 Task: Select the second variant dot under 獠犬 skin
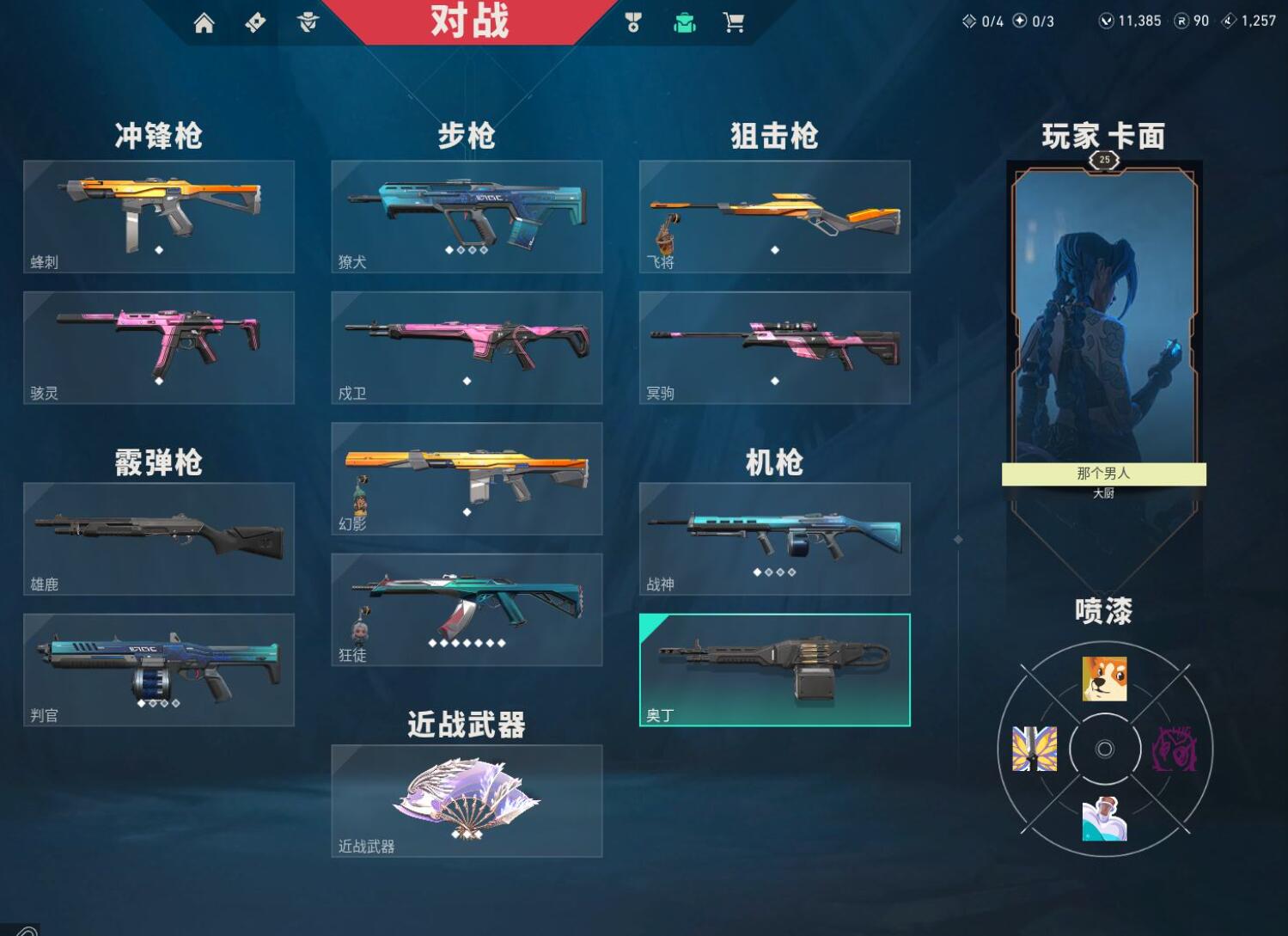click(x=461, y=252)
